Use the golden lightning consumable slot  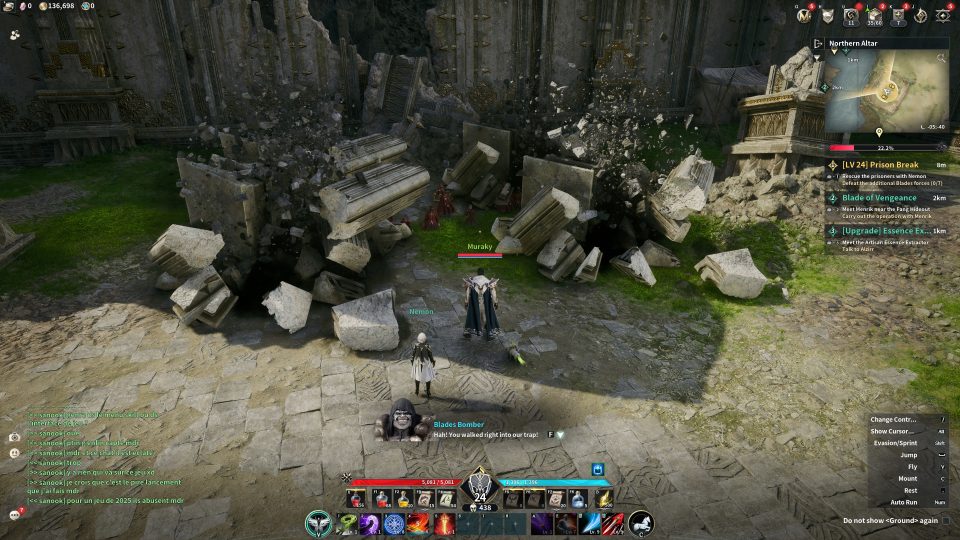point(606,497)
